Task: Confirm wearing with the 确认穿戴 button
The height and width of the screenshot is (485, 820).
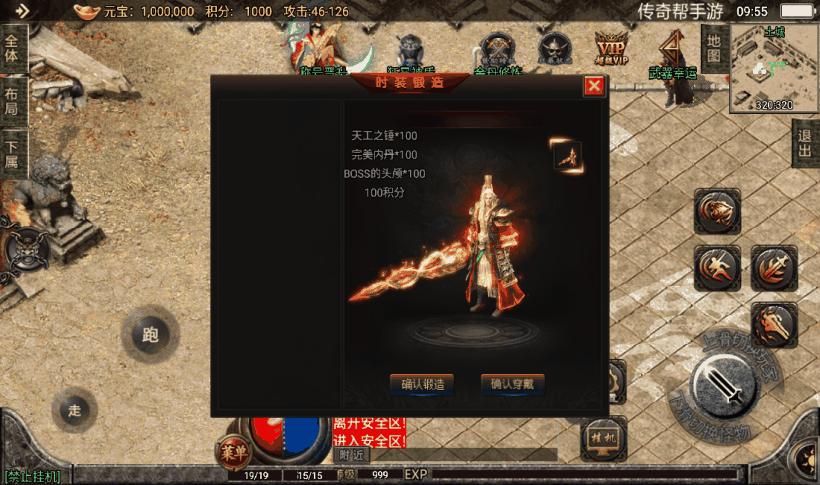Action: point(513,383)
